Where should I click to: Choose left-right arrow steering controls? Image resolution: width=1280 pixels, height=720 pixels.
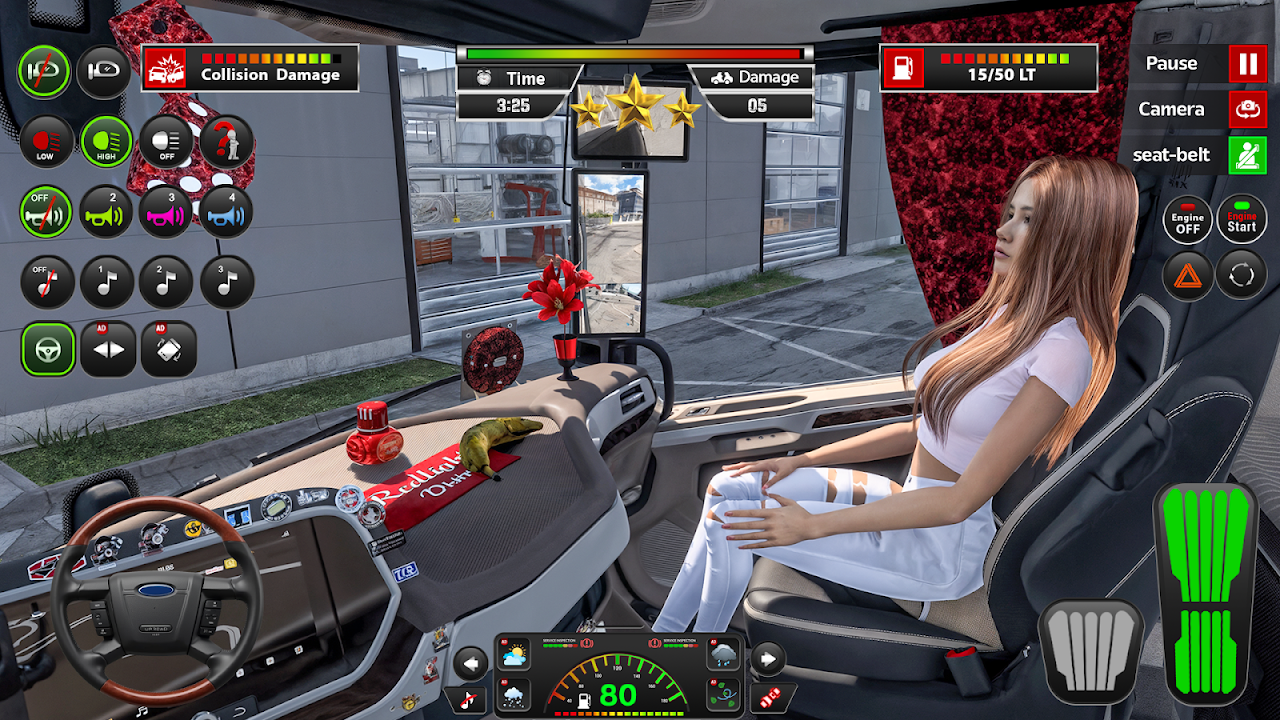tap(108, 349)
